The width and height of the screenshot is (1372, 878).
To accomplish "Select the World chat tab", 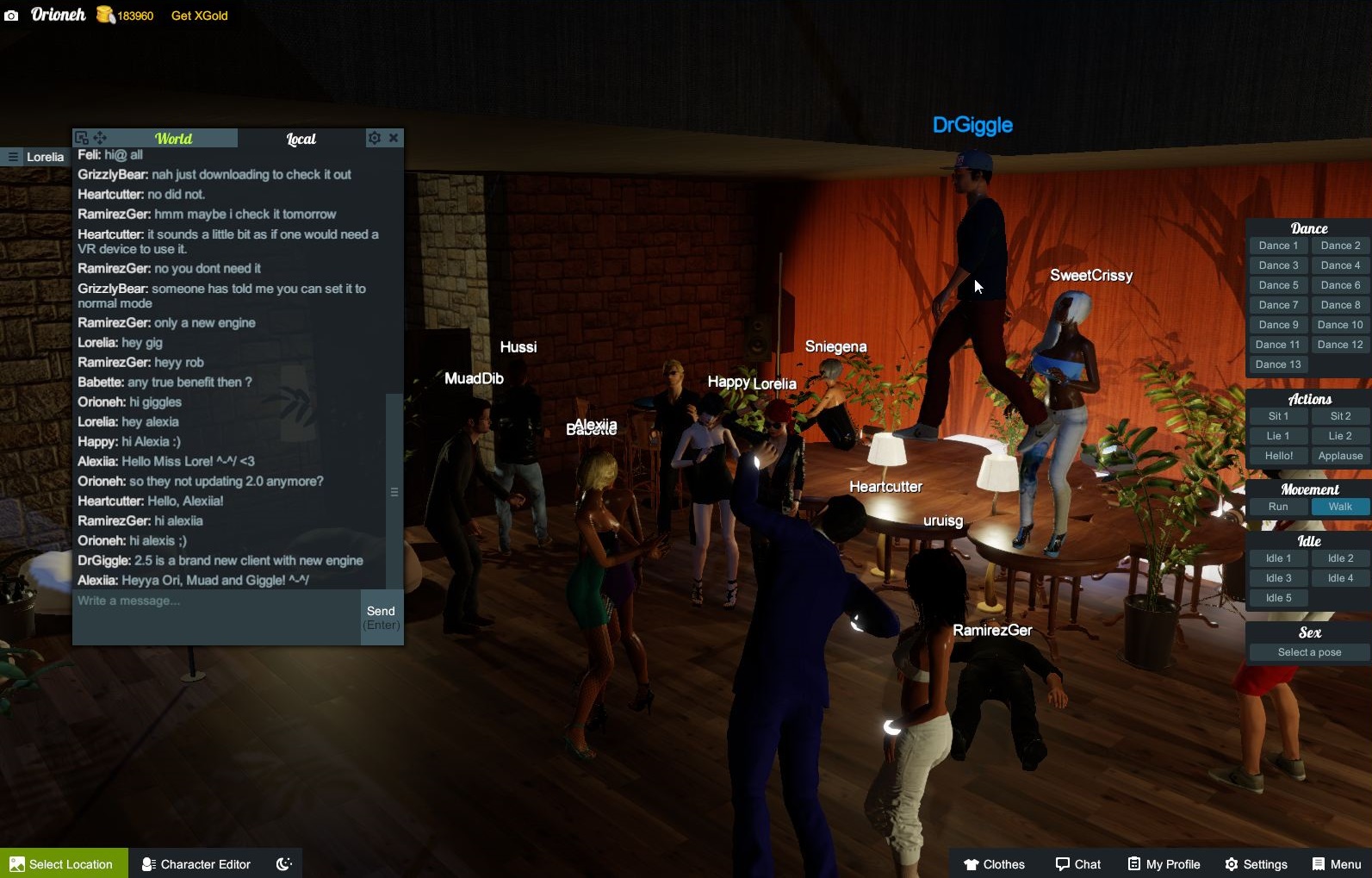I will (x=173, y=139).
